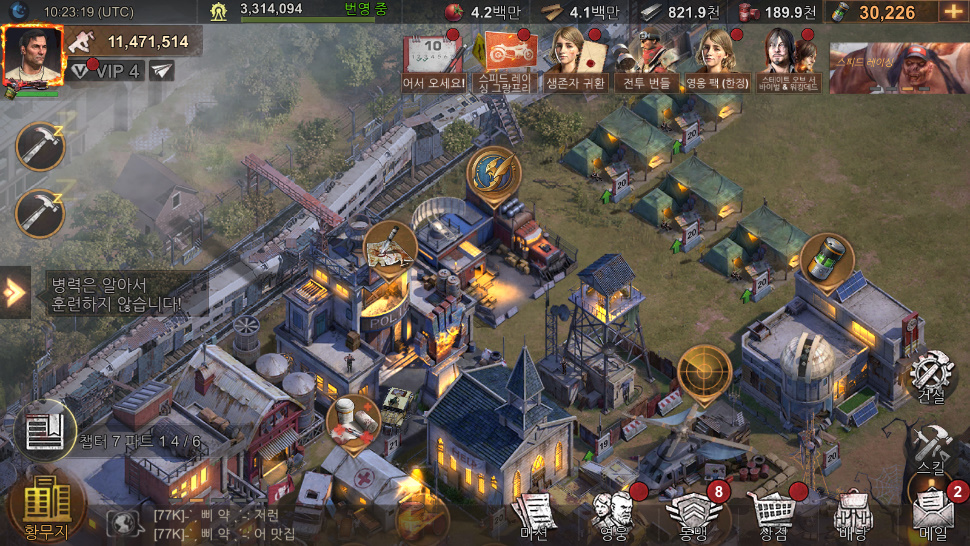This screenshot has height=546, width=970.
Task: Open the speed racing grand prix event
Action: (x=507, y=59)
